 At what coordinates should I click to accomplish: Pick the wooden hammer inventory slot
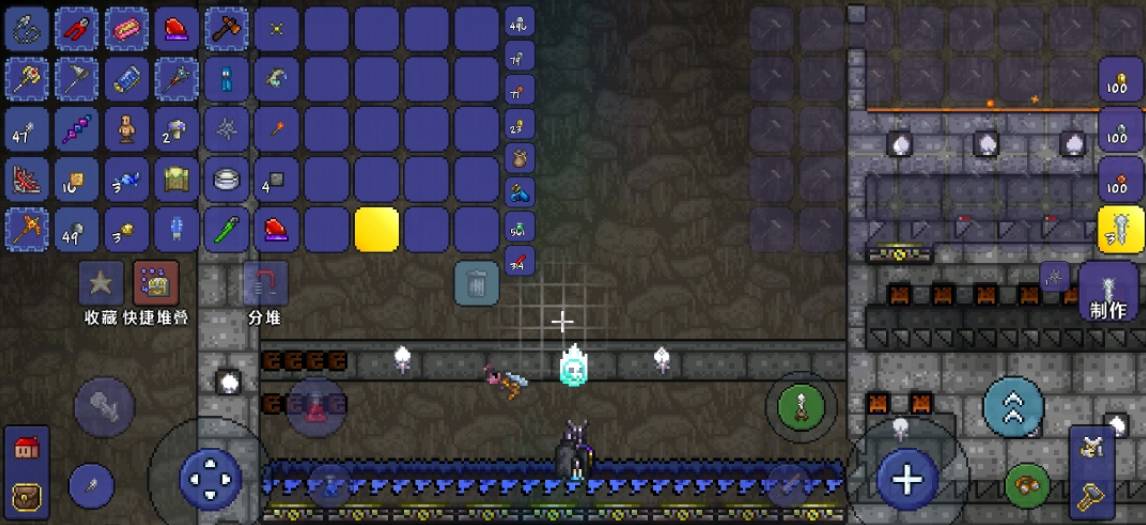tap(227, 29)
